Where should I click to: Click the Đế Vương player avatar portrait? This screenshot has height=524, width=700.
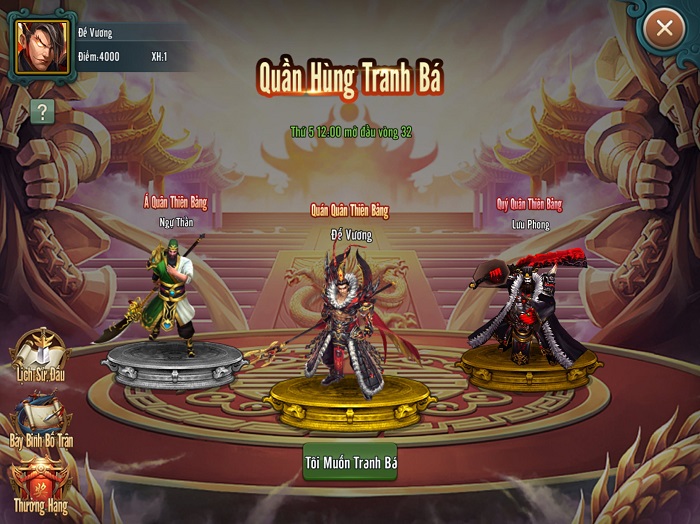tap(42, 47)
